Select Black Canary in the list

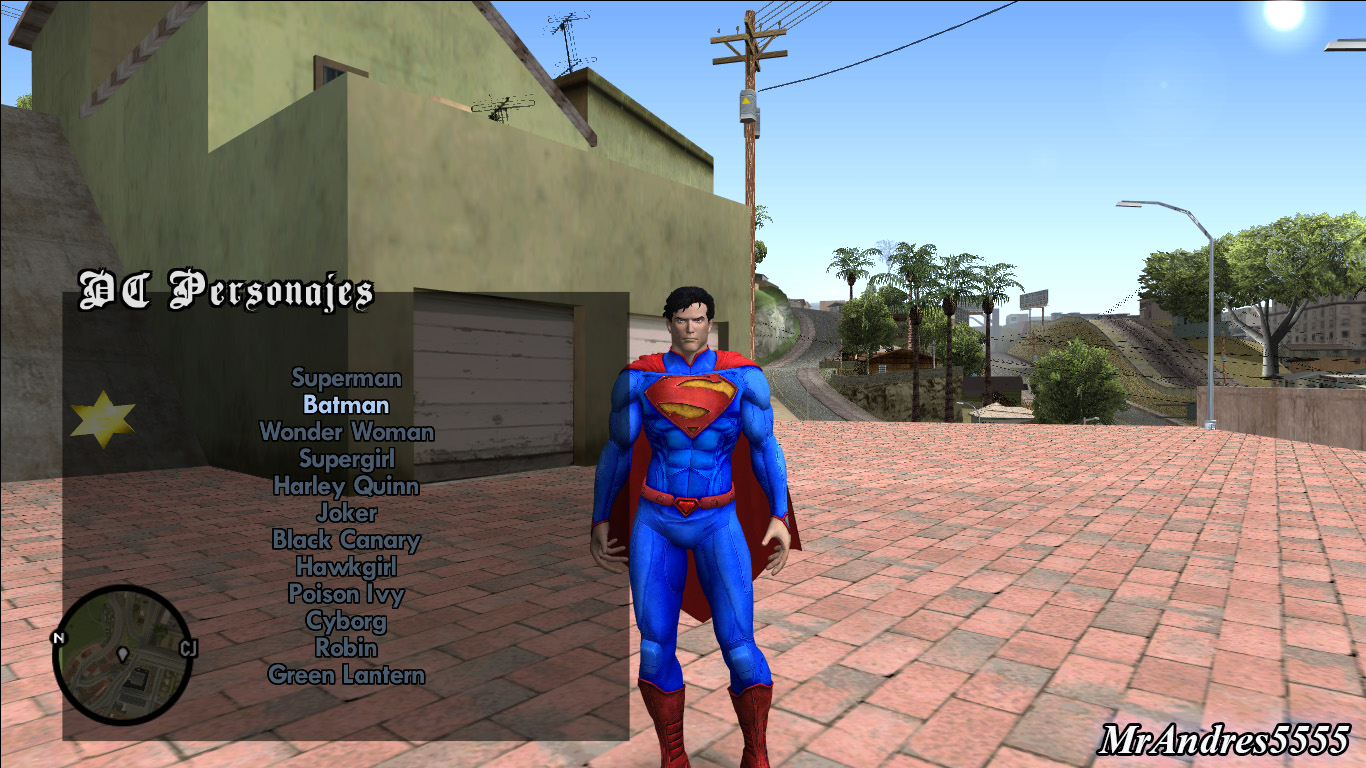click(346, 541)
